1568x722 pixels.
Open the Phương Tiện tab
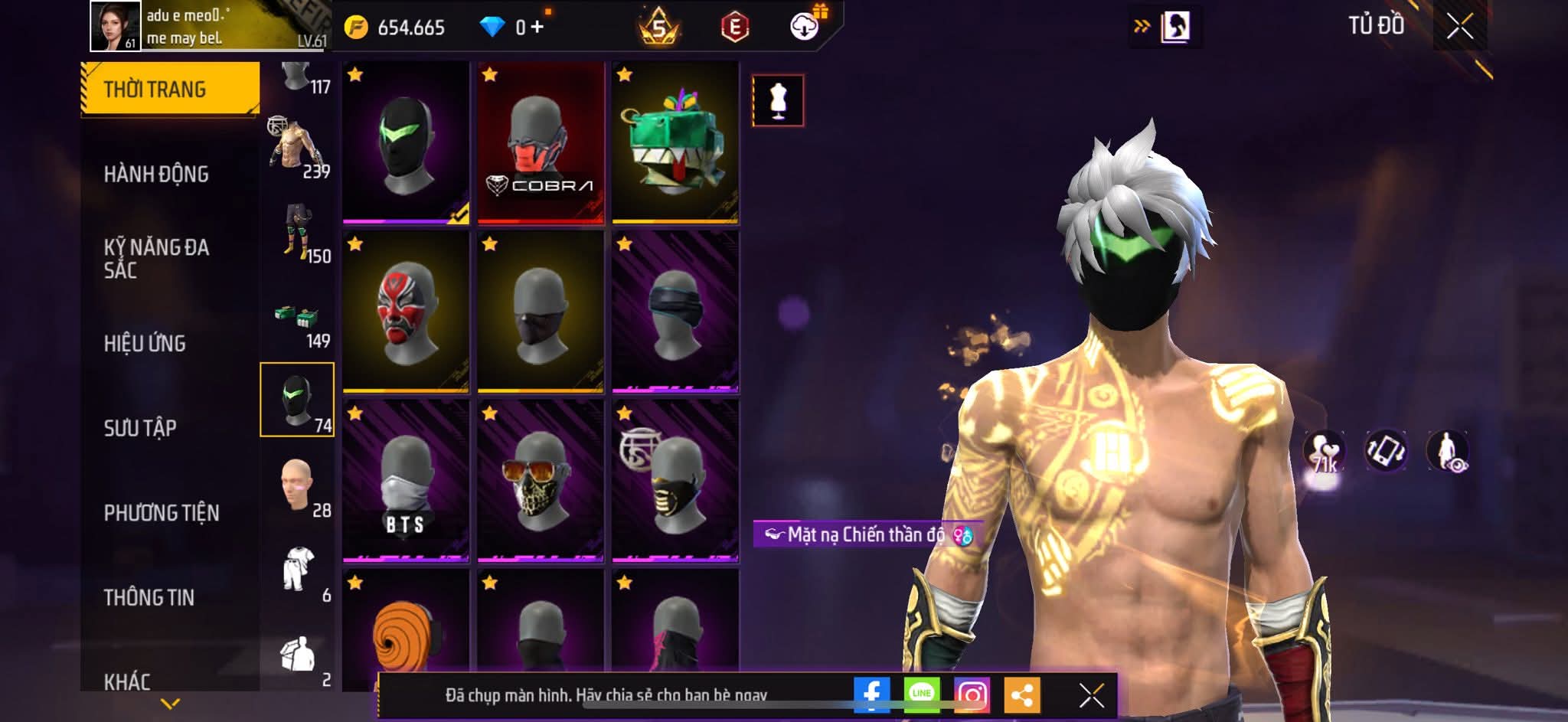coord(162,512)
